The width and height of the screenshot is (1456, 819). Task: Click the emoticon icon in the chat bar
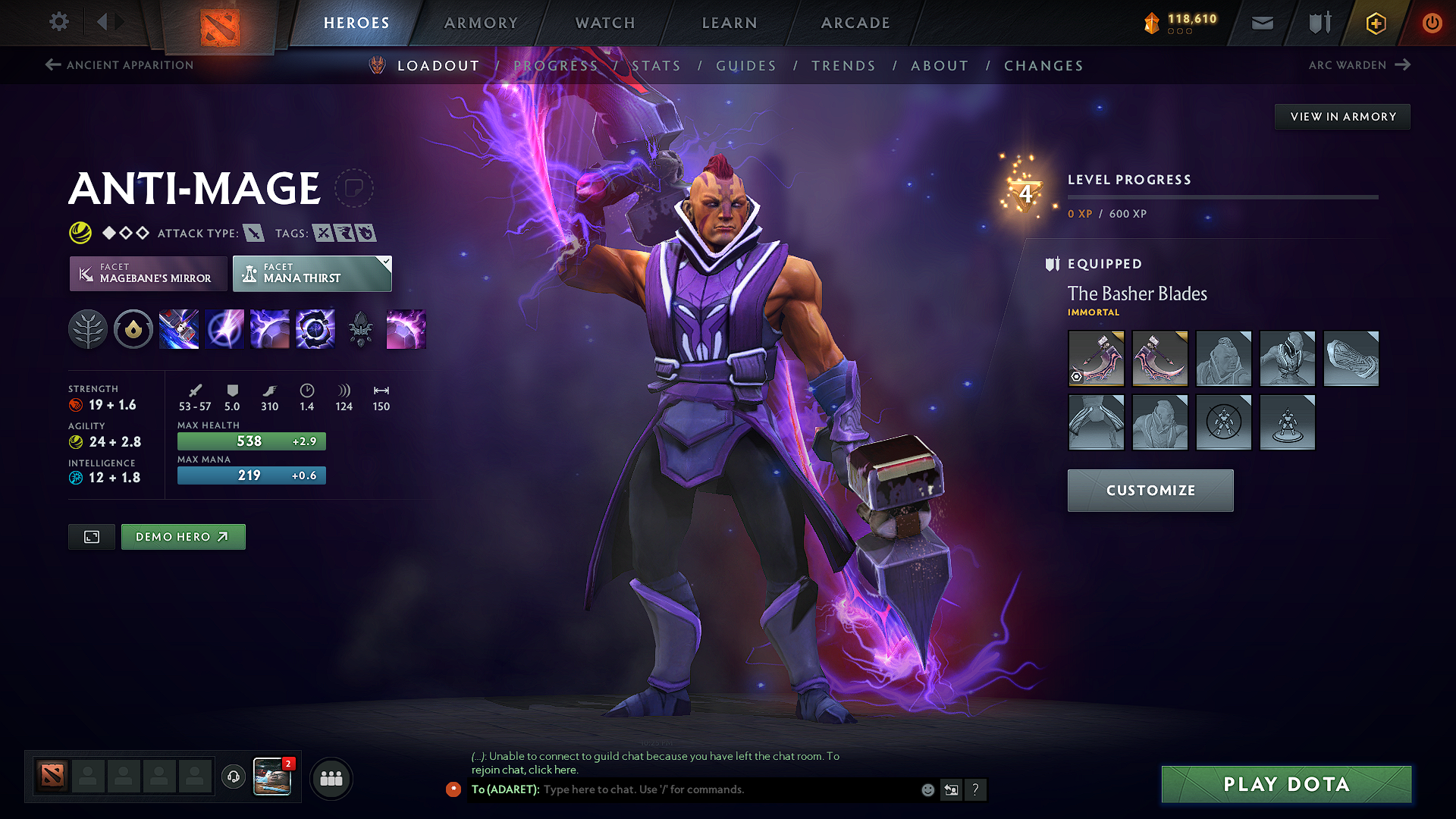click(x=927, y=789)
